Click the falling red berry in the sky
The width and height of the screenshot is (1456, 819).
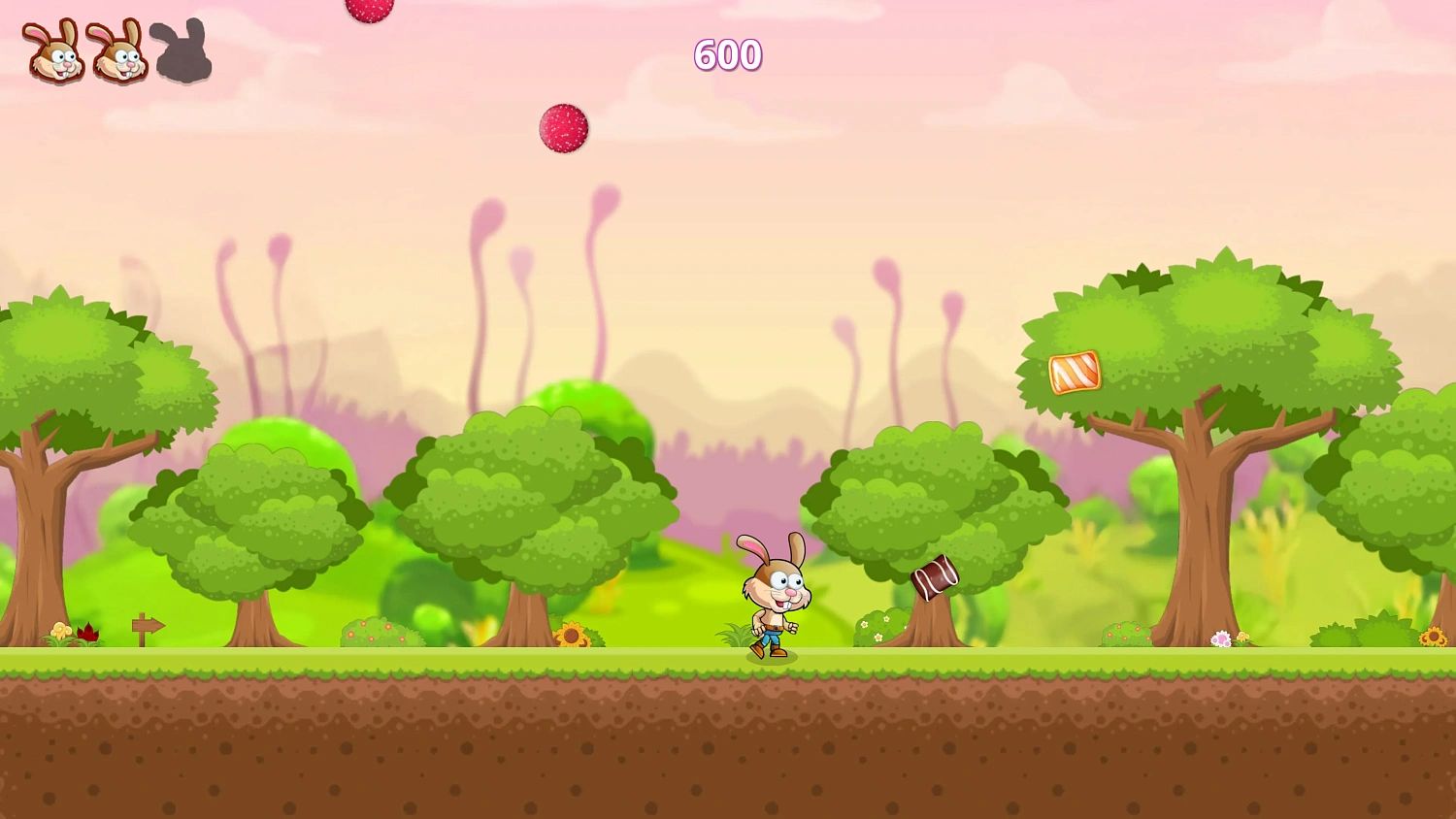click(x=564, y=126)
